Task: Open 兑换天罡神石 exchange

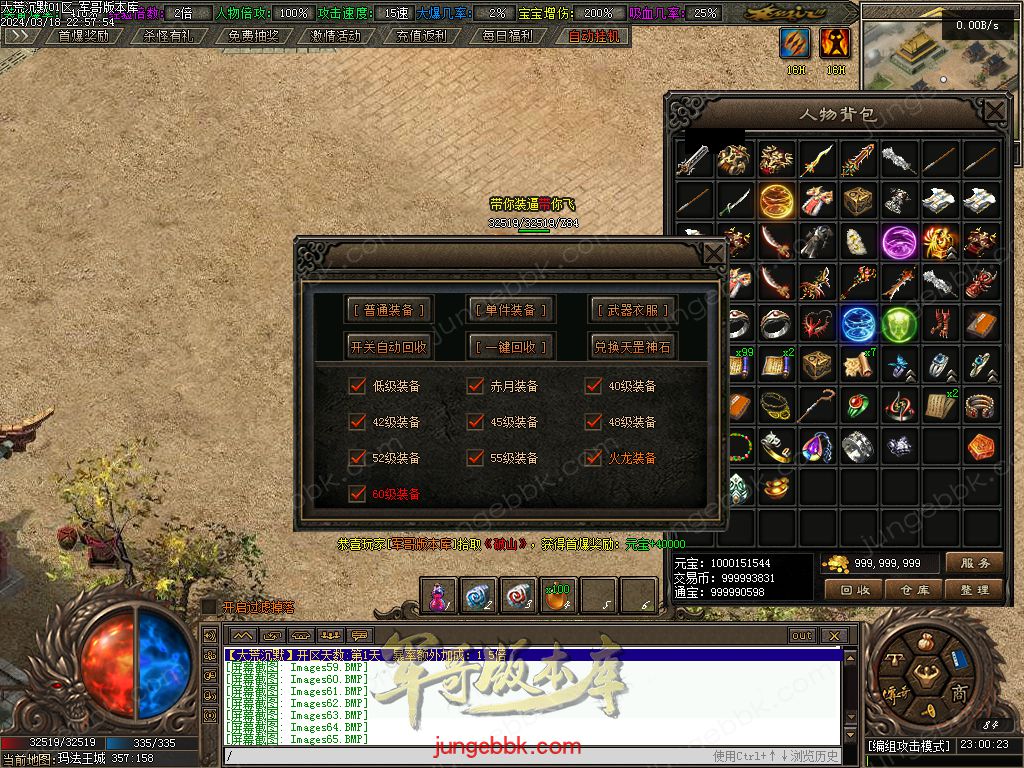Action: point(632,347)
